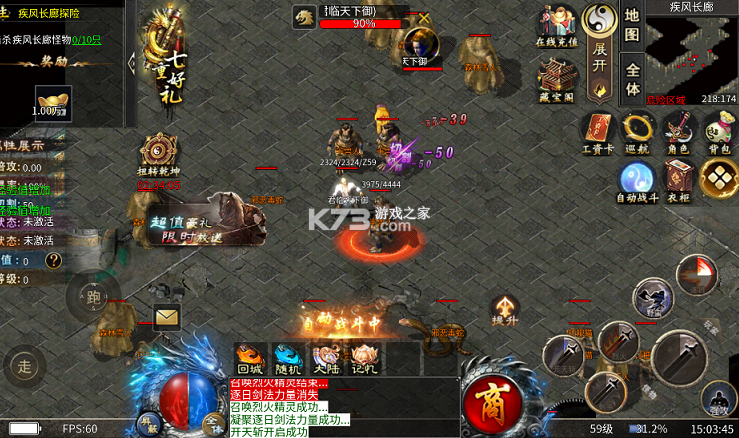This screenshot has width=739, height=438.
Task: Open the envelope mail icon
Action: pos(167,317)
